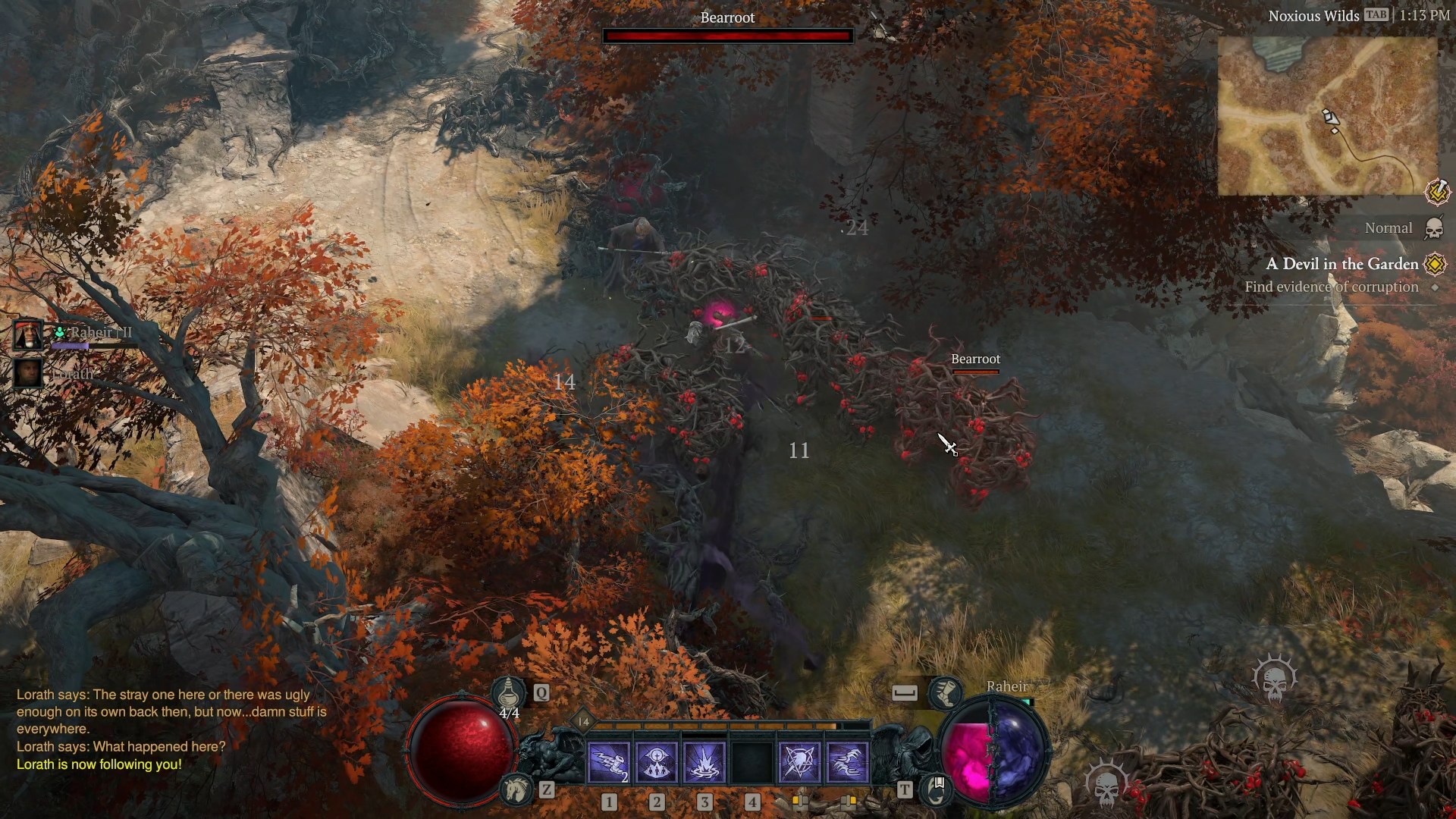Trigger the explosion skill in slot 3
This screenshot has height=819, width=1456.
tap(705, 762)
